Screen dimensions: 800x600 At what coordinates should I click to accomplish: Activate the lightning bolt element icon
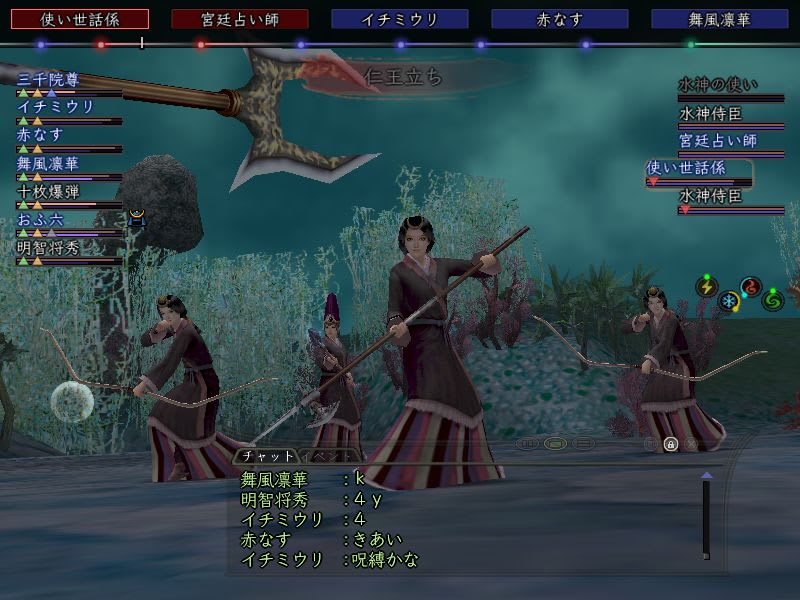click(x=707, y=287)
